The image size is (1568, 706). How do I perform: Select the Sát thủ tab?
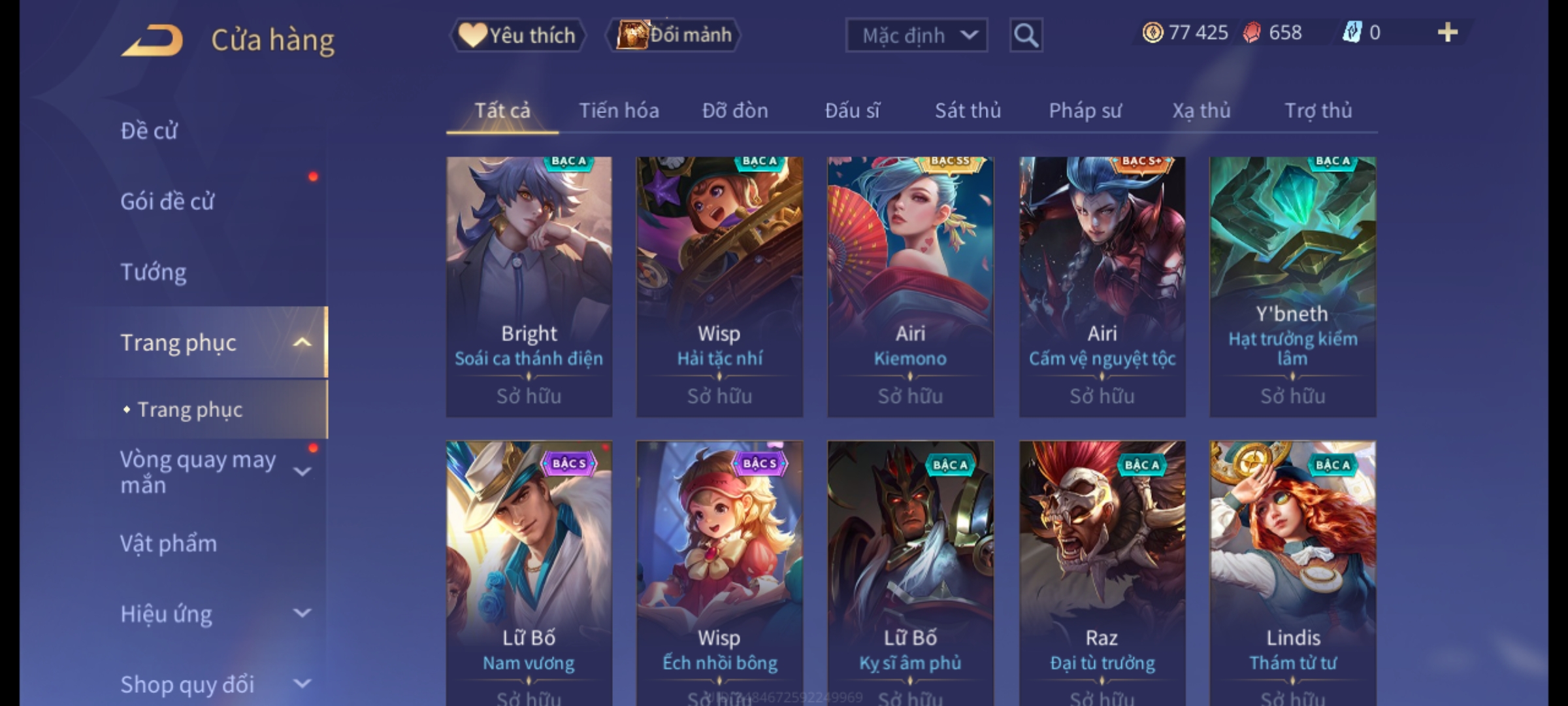(x=968, y=110)
